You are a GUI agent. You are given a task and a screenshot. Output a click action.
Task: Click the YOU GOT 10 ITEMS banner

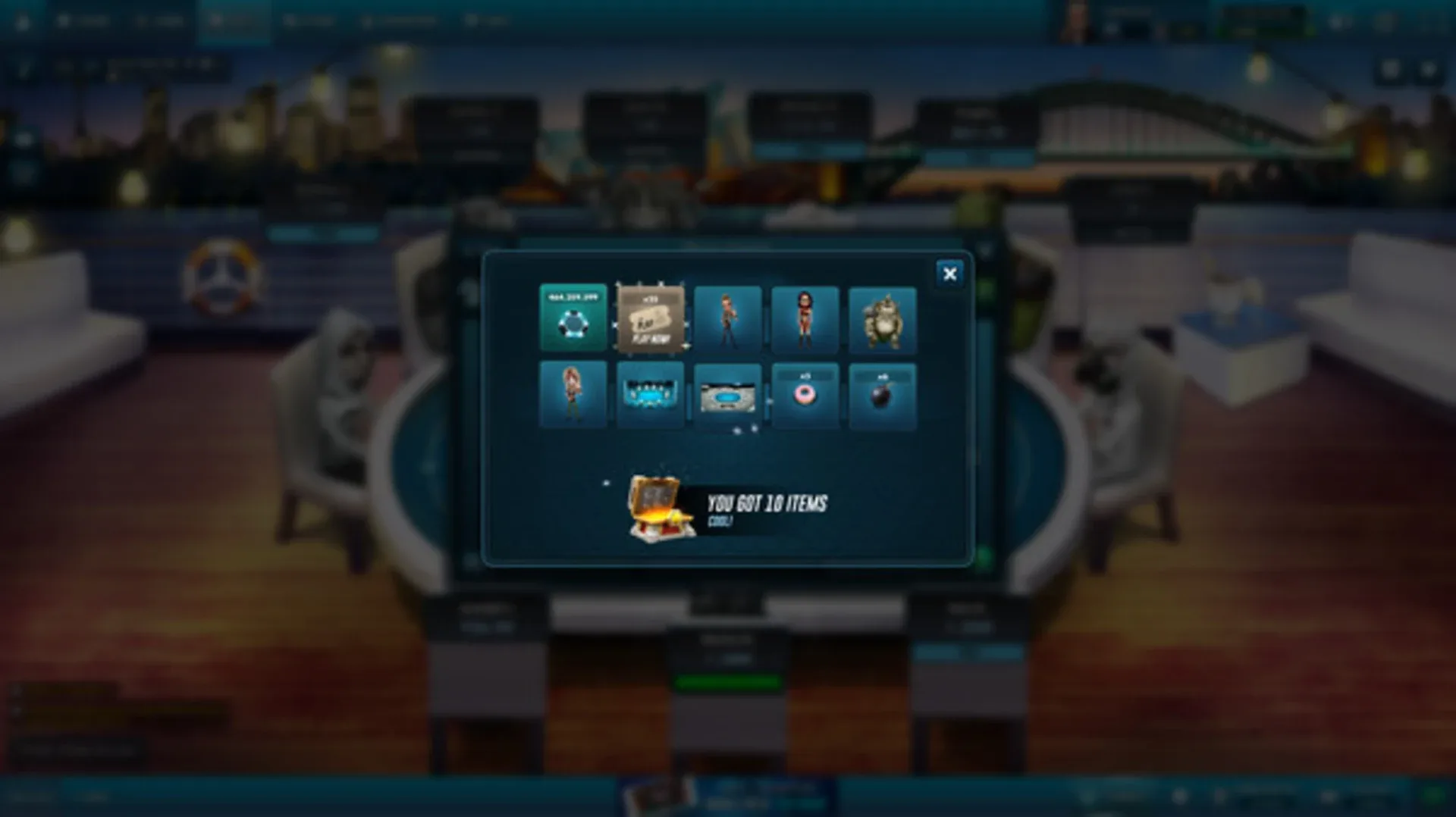click(x=766, y=503)
